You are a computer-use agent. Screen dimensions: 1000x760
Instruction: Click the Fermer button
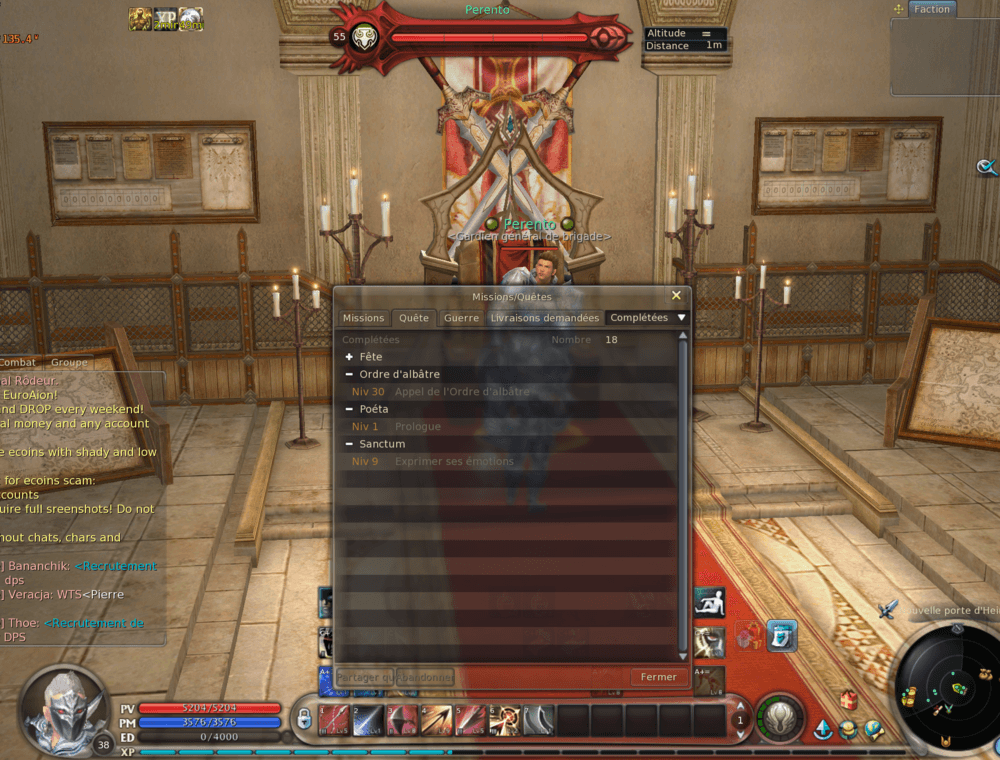click(x=659, y=677)
